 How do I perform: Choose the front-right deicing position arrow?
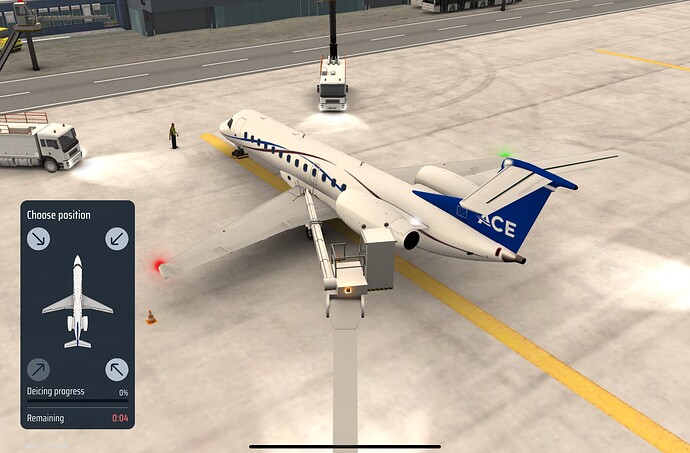tap(117, 239)
